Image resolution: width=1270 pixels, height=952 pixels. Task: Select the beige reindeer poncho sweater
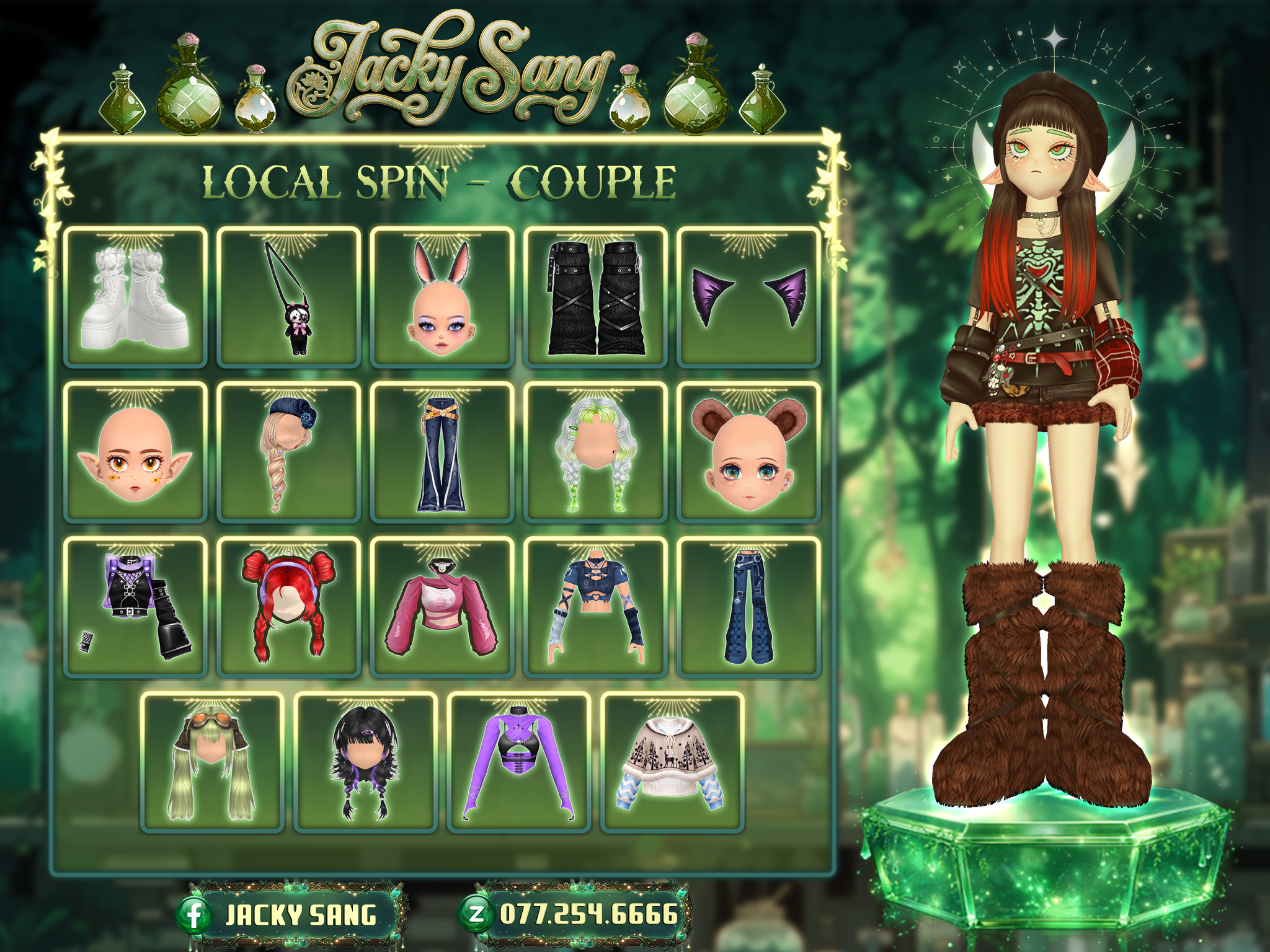(672, 762)
